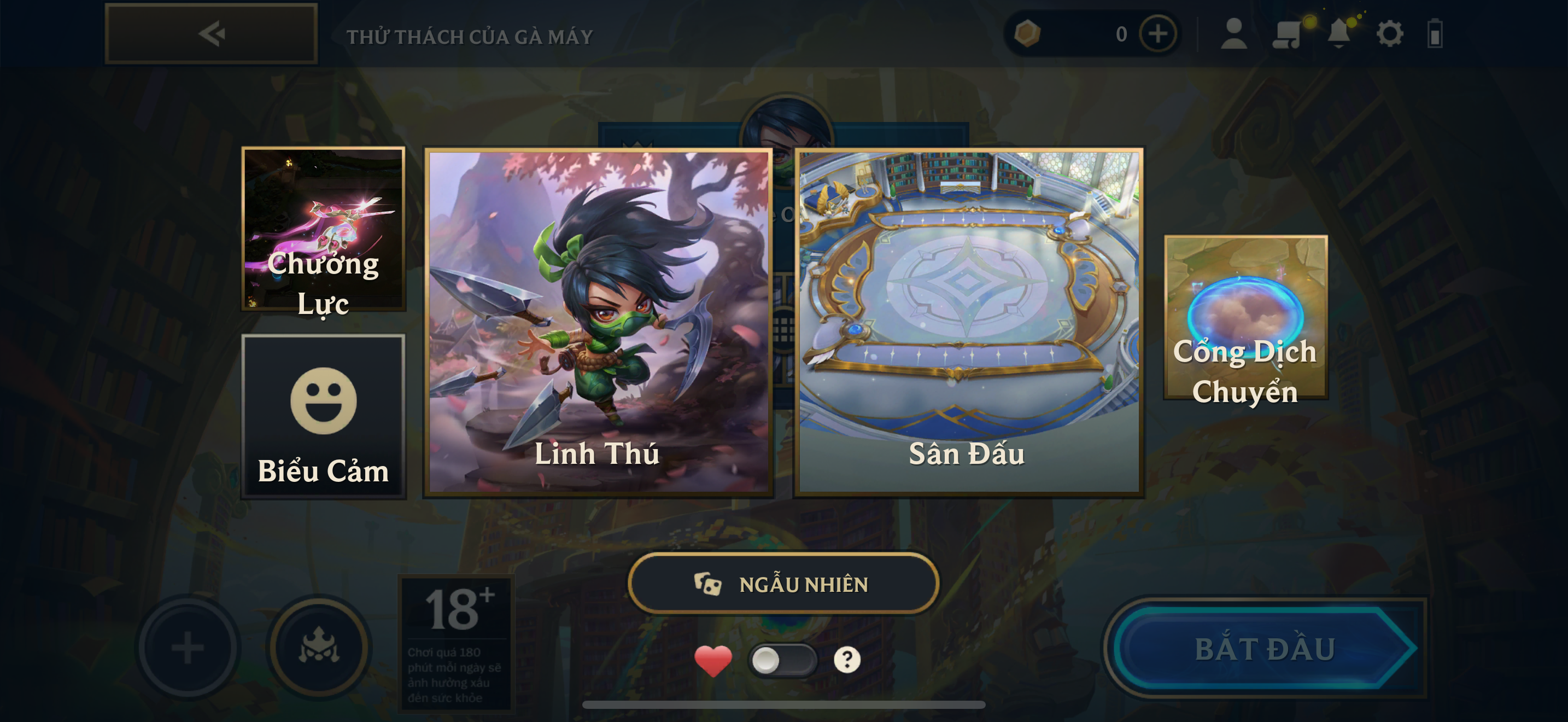This screenshot has height=722, width=1568.
Task: Invite a player with the round plus button
Action: click(188, 647)
